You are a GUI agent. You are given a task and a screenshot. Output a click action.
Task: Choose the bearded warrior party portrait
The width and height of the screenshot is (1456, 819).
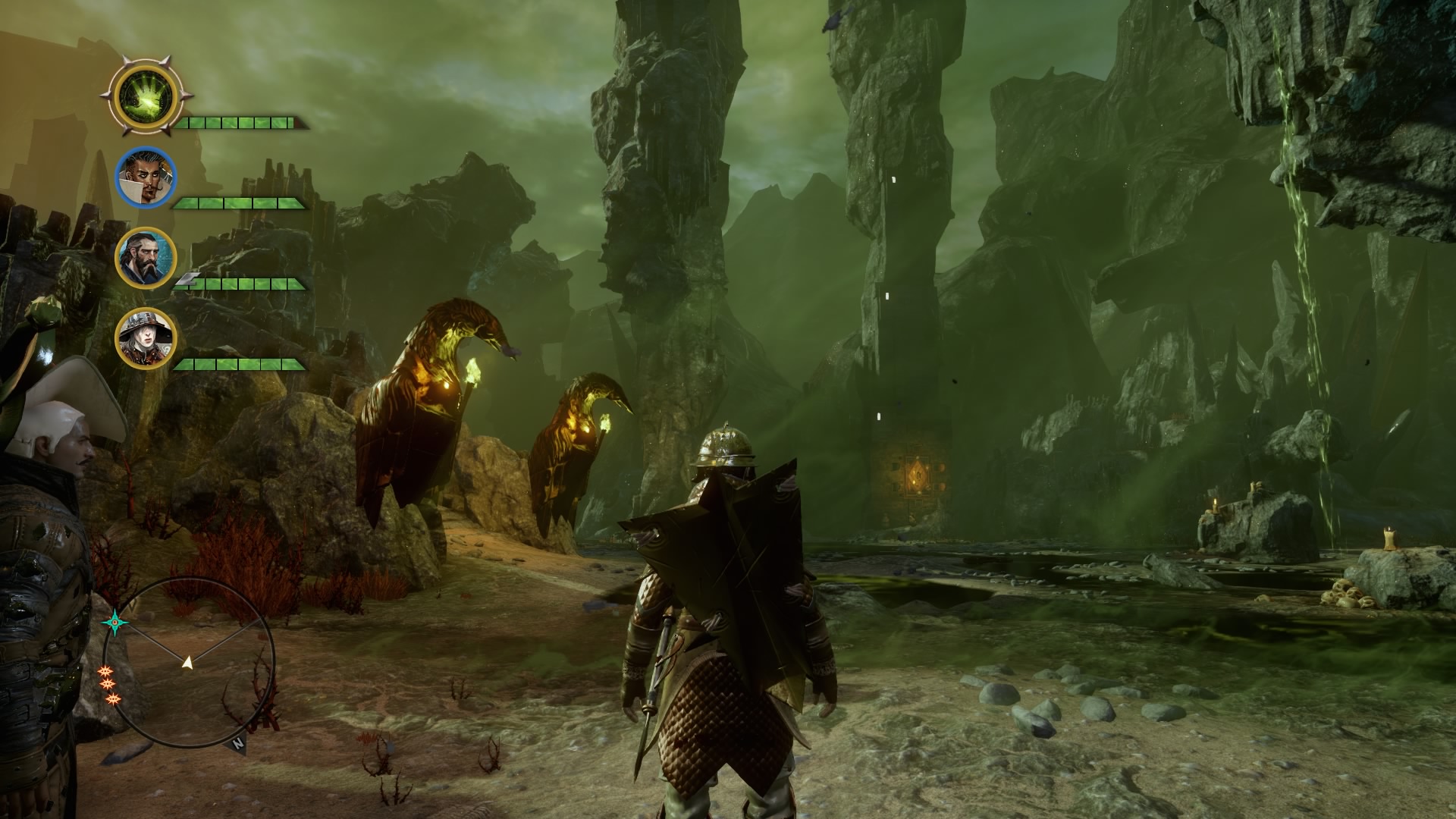coord(146,258)
